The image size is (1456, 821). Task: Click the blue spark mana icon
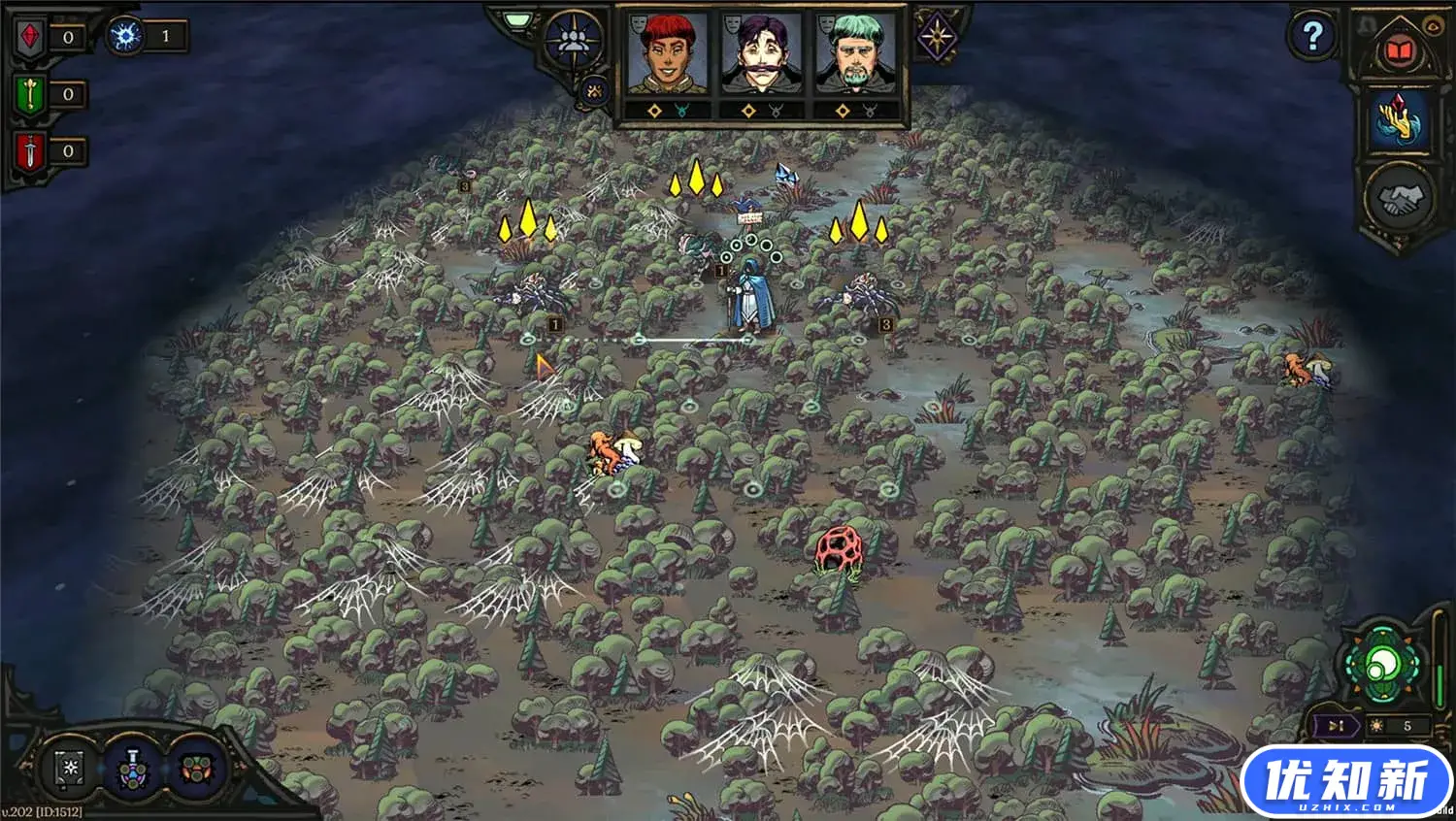pos(126,37)
